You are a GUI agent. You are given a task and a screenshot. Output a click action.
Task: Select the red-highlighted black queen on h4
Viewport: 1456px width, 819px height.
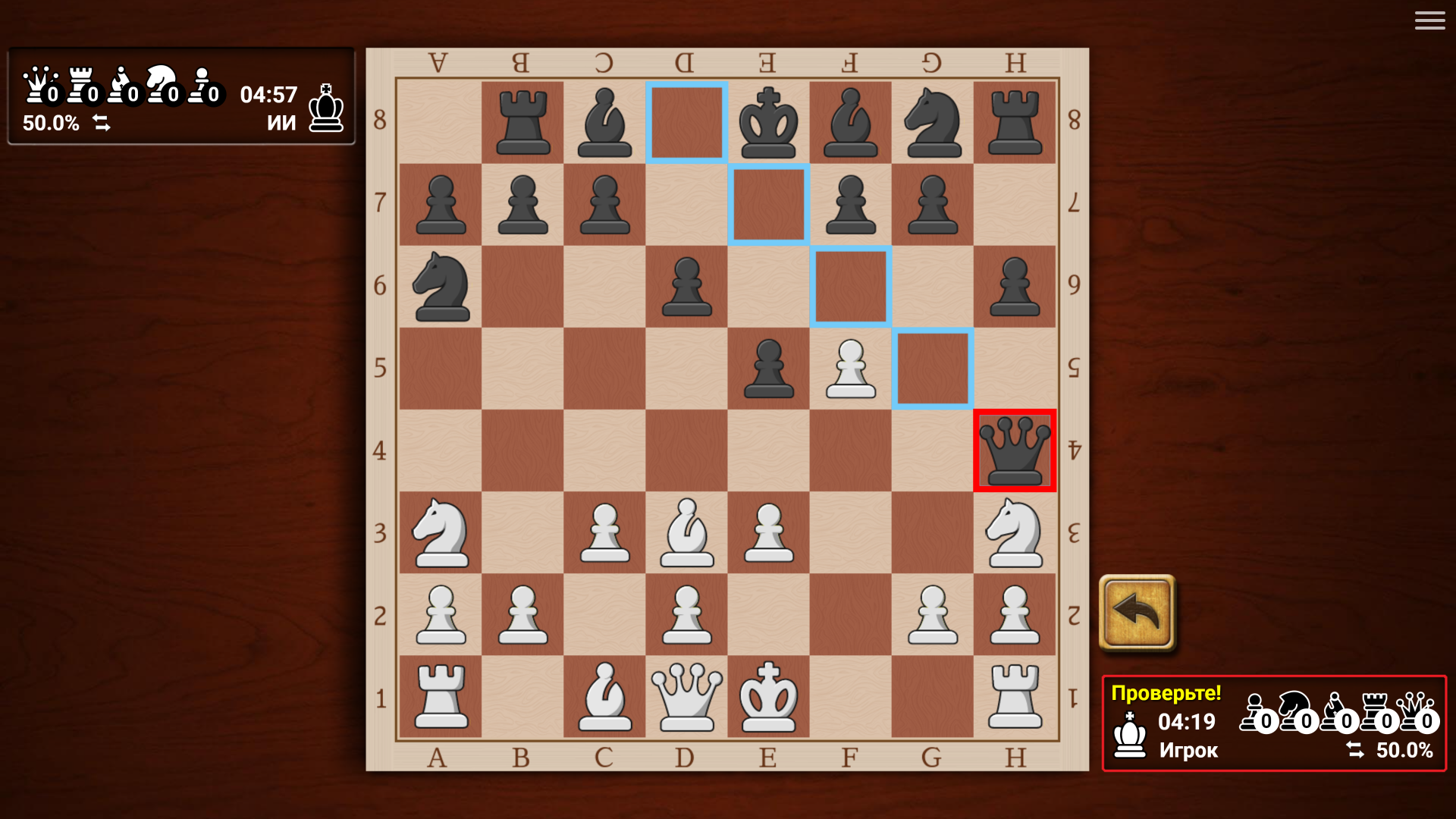click(1015, 450)
